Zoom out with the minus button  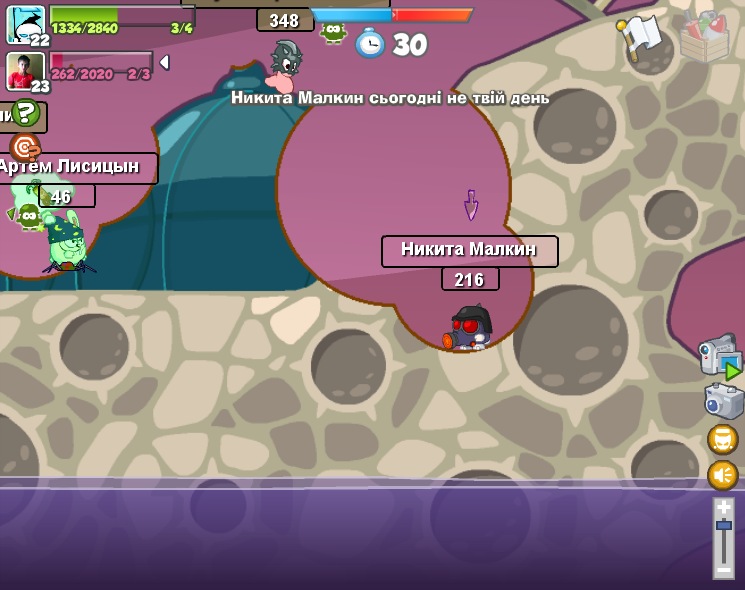724,569
